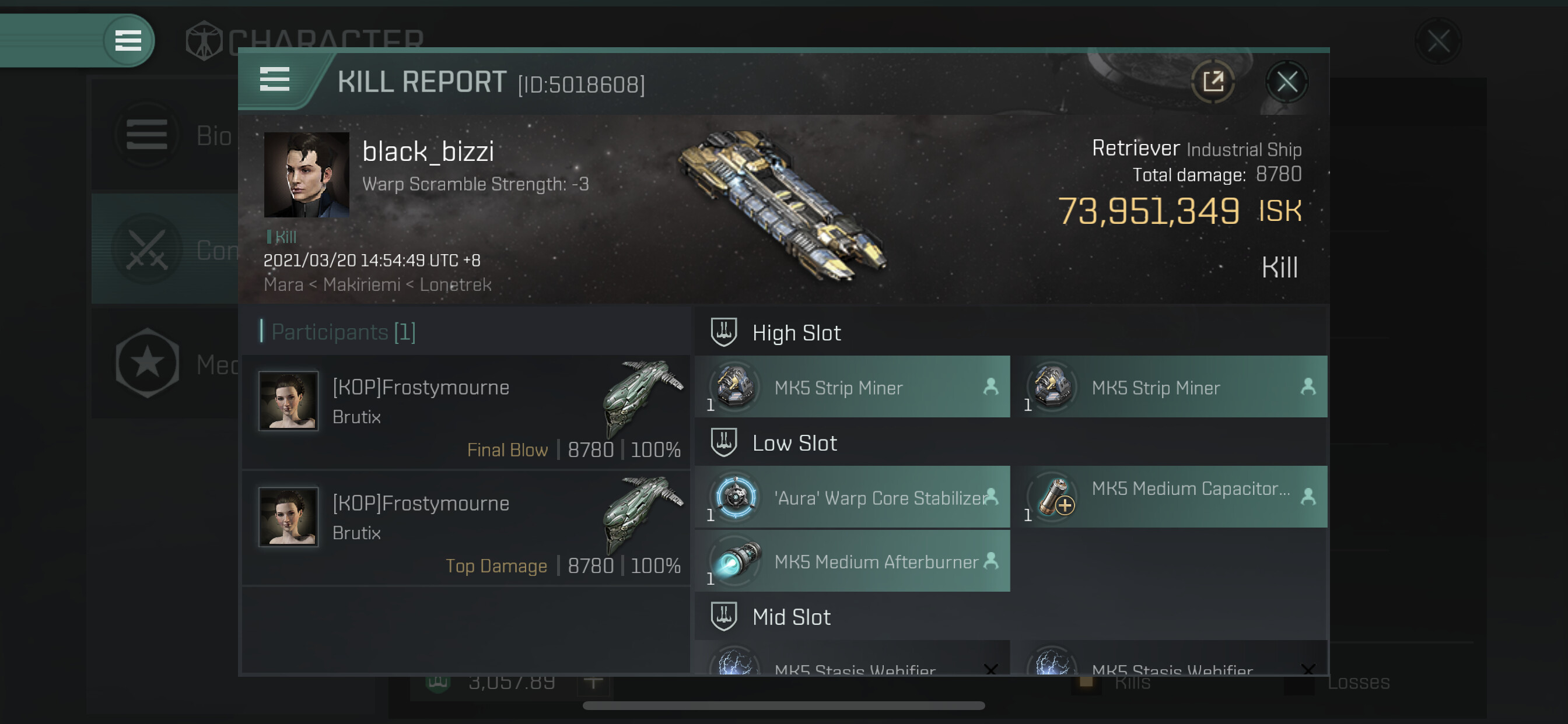This screenshot has height=724, width=1568.
Task: Inspect the 'Aura' Warp Core Stabilizer module
Action: click(852, 497)
